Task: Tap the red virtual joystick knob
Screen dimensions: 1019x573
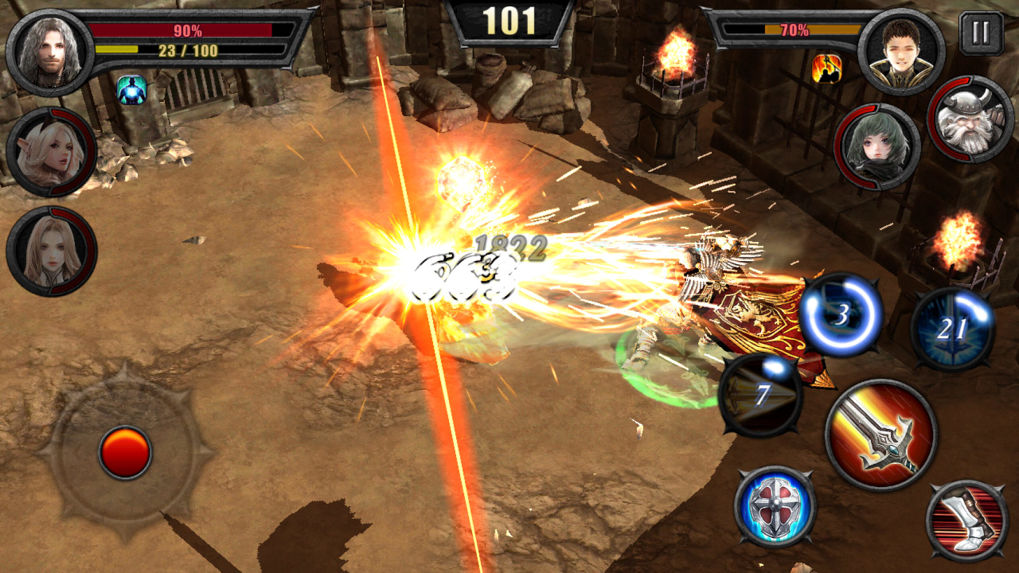Action: point(125,453)
